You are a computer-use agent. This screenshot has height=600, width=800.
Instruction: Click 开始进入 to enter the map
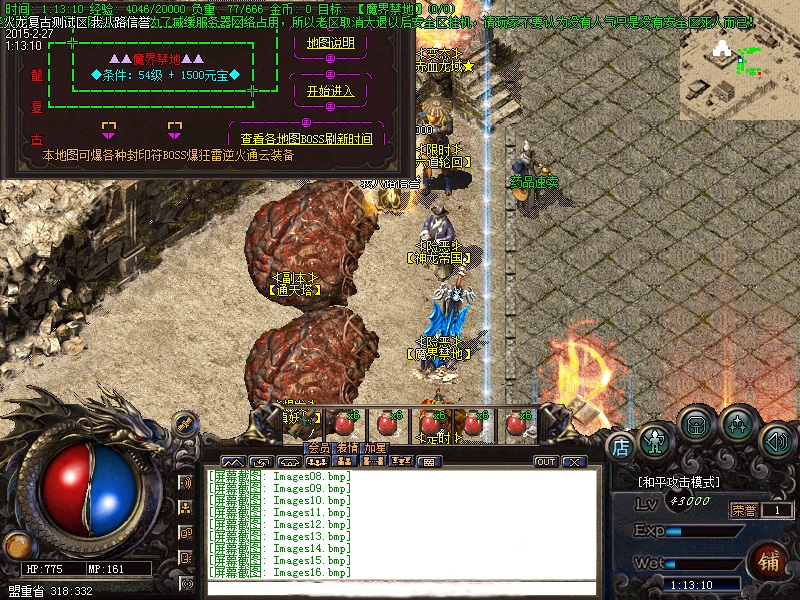(x=330, y=91)
